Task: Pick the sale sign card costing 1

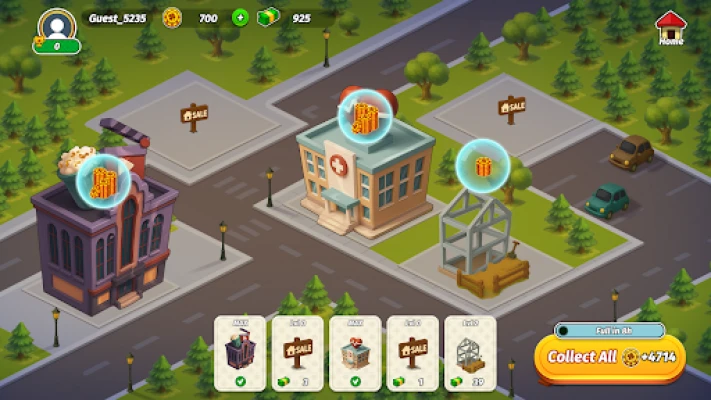Action: coord(413,353)
